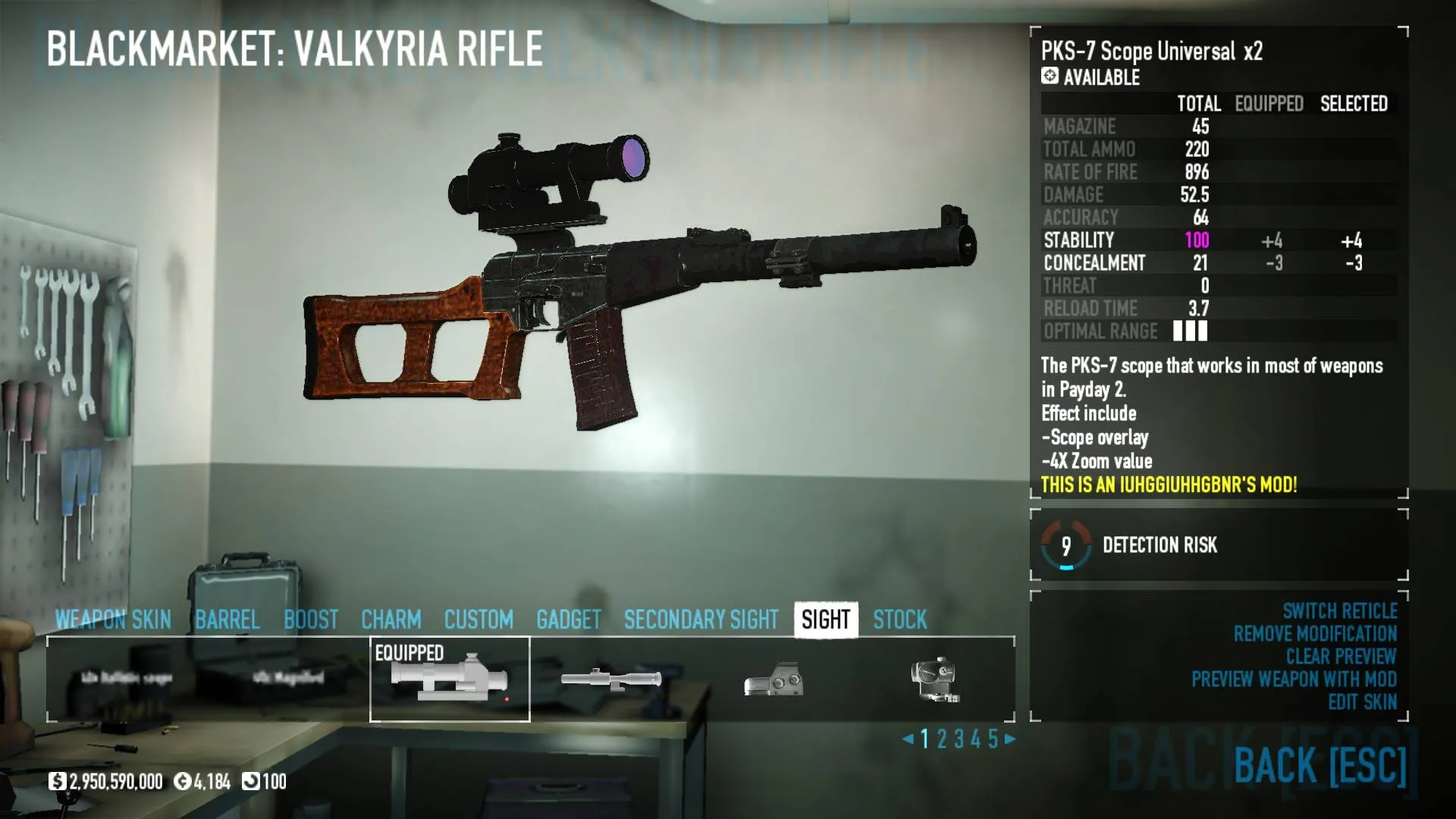1456x819 pixels.
Task: Switch to the Weapon Skin tab
Action: point(113,620)
